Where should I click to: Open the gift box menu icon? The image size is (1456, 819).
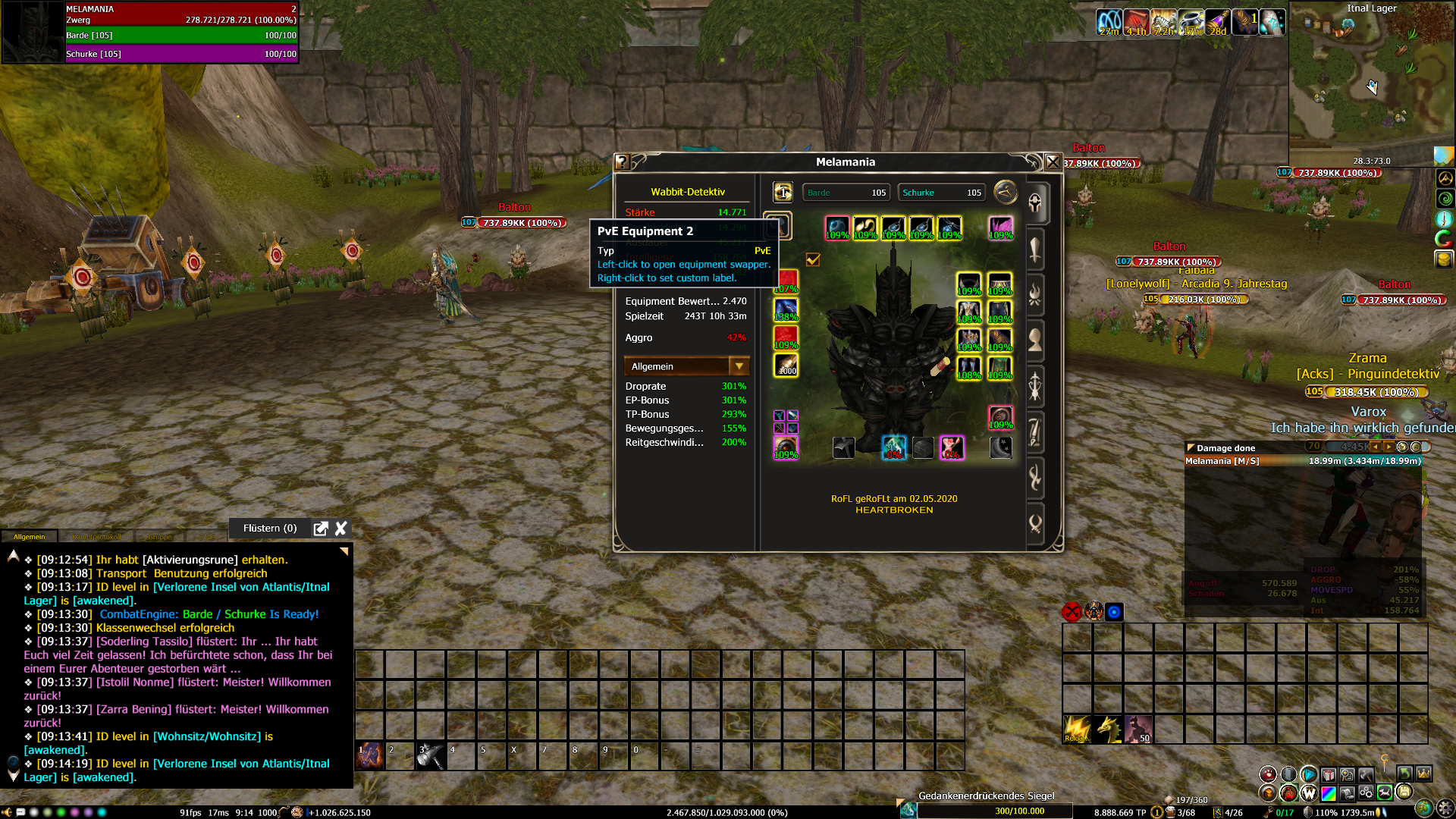[x=1328, y=774]
